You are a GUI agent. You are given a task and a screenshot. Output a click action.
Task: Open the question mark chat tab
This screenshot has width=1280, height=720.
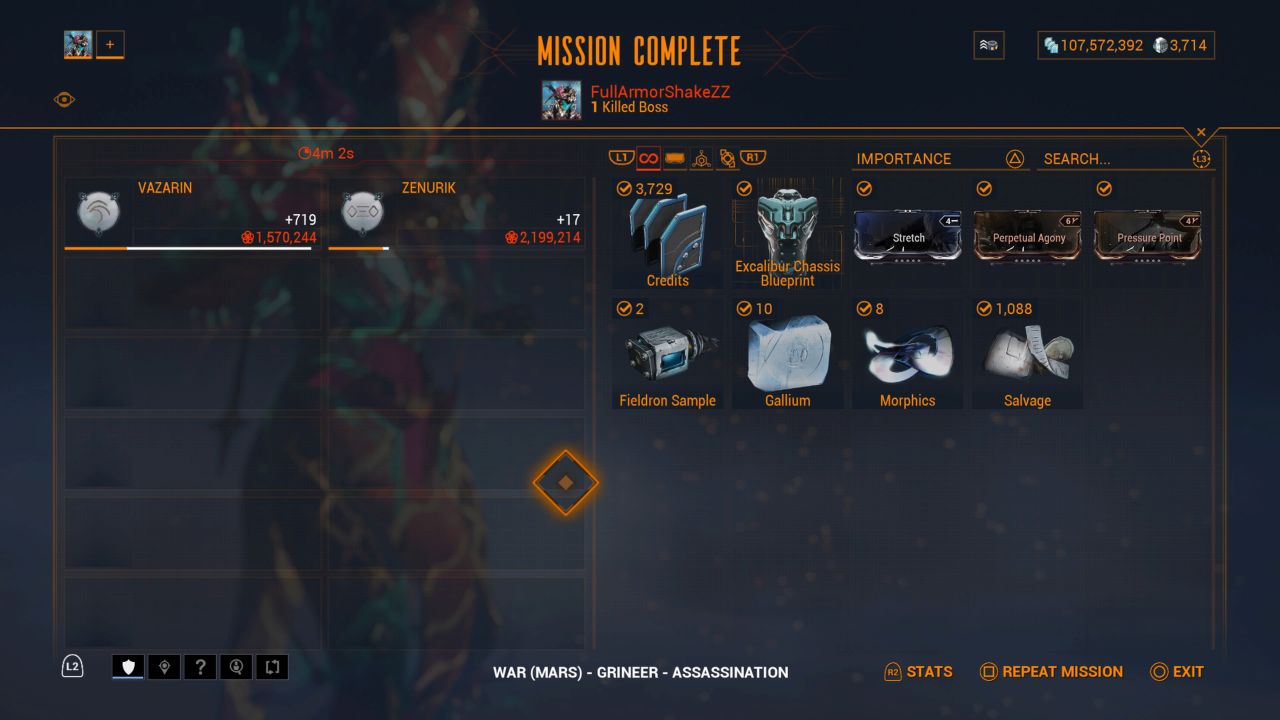click(x=200, y=667)
